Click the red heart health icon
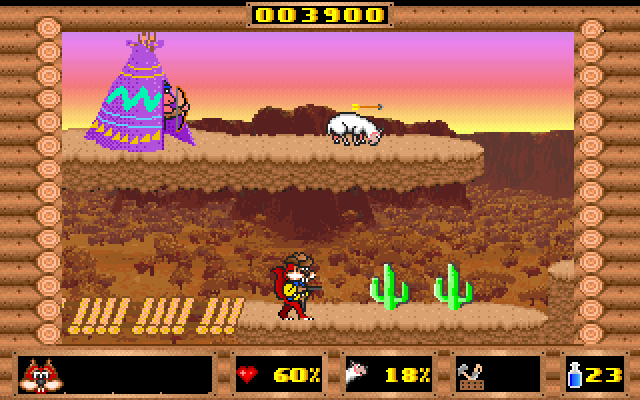640x400 pixels. (x=250, y=375)
